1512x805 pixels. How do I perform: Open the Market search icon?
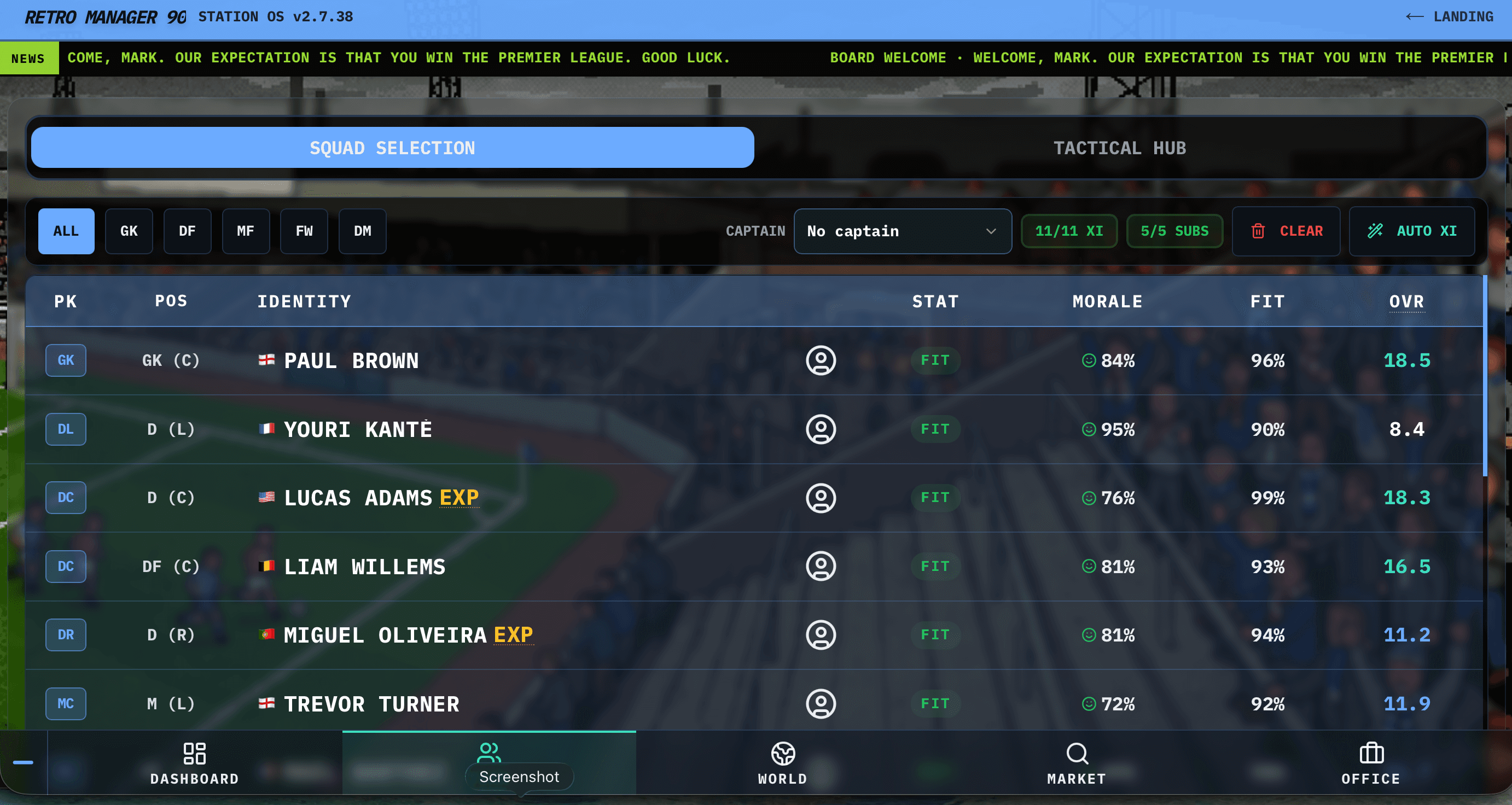(1077, 755)
